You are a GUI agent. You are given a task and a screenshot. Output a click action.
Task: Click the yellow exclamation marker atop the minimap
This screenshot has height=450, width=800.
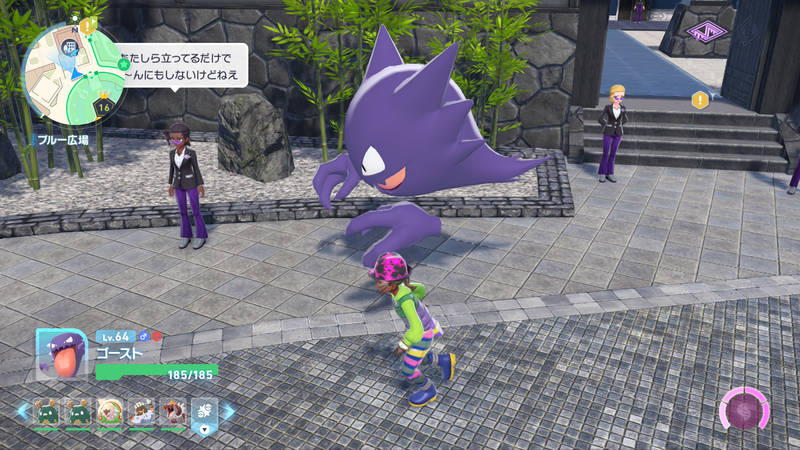pos(88,25)
